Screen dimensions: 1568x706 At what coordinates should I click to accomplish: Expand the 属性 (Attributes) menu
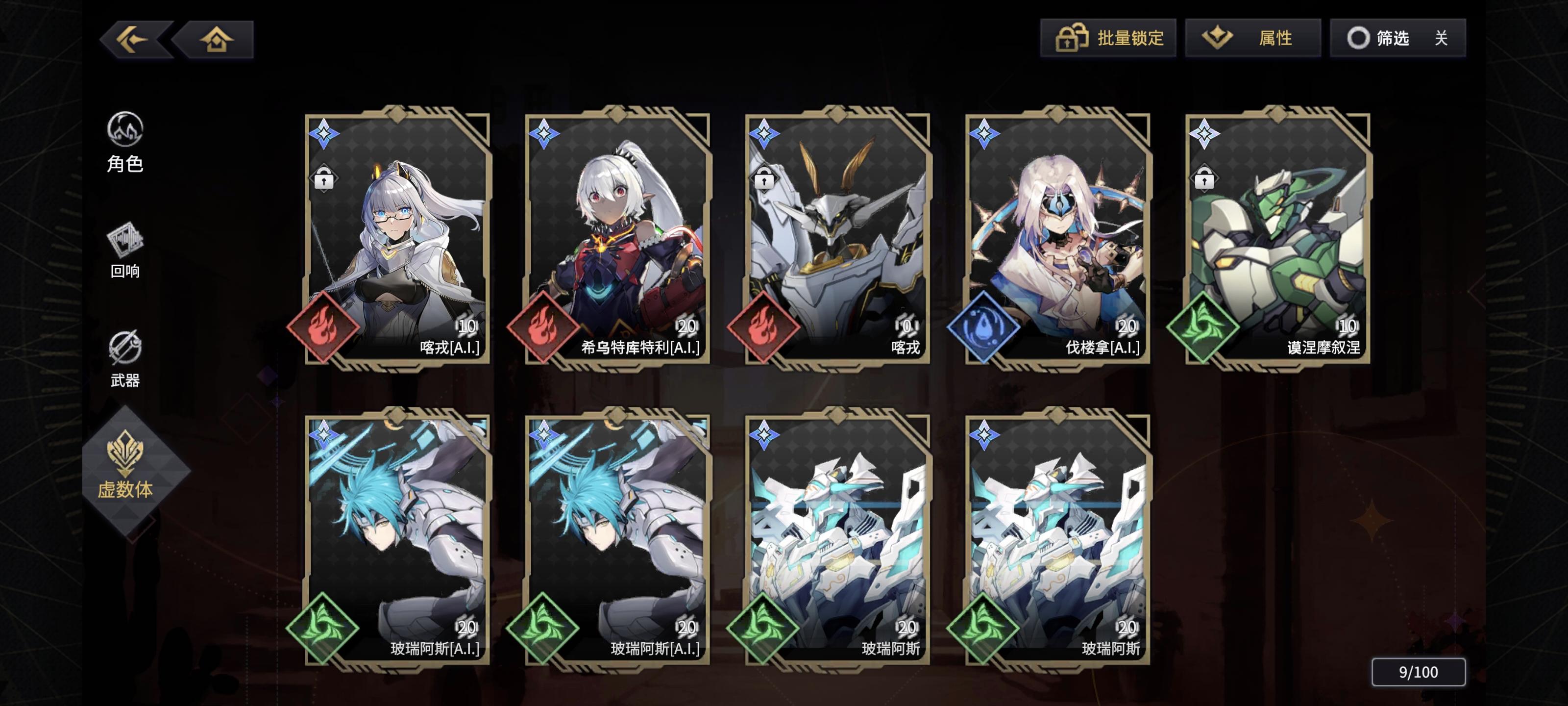[1253, 38]
